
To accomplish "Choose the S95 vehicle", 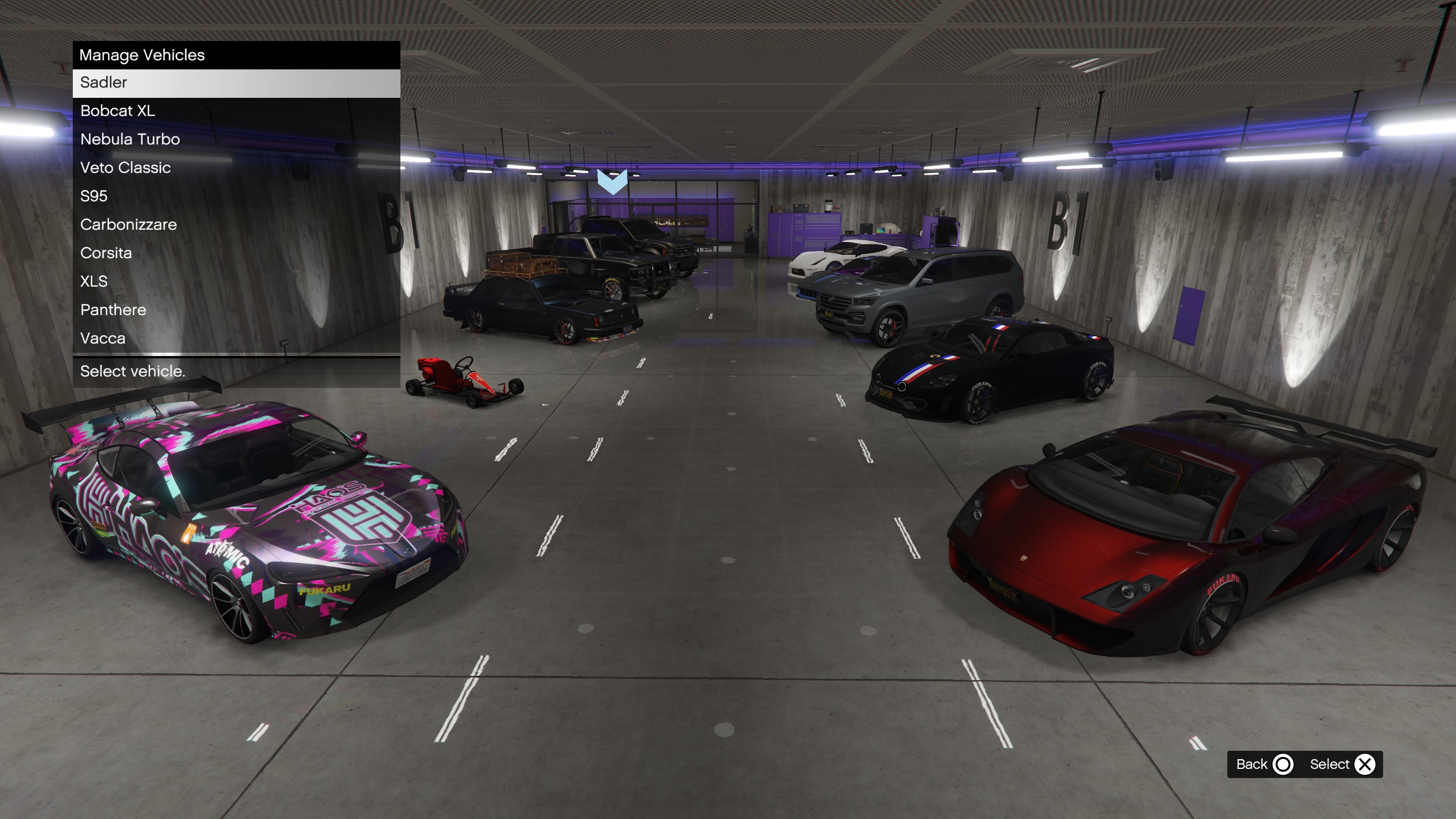I will coord(236,196).
